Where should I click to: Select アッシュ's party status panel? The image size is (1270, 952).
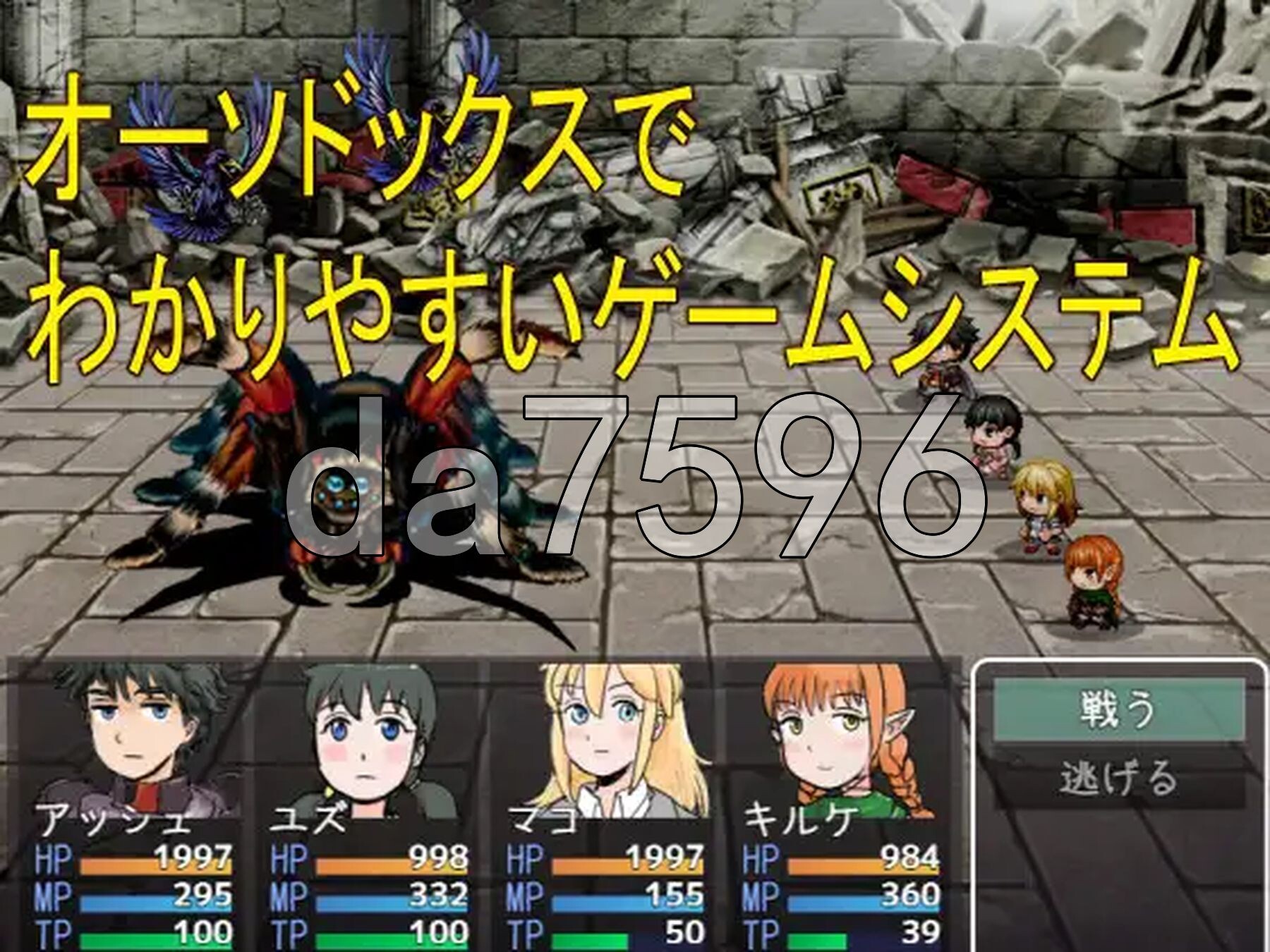(134, 804)
